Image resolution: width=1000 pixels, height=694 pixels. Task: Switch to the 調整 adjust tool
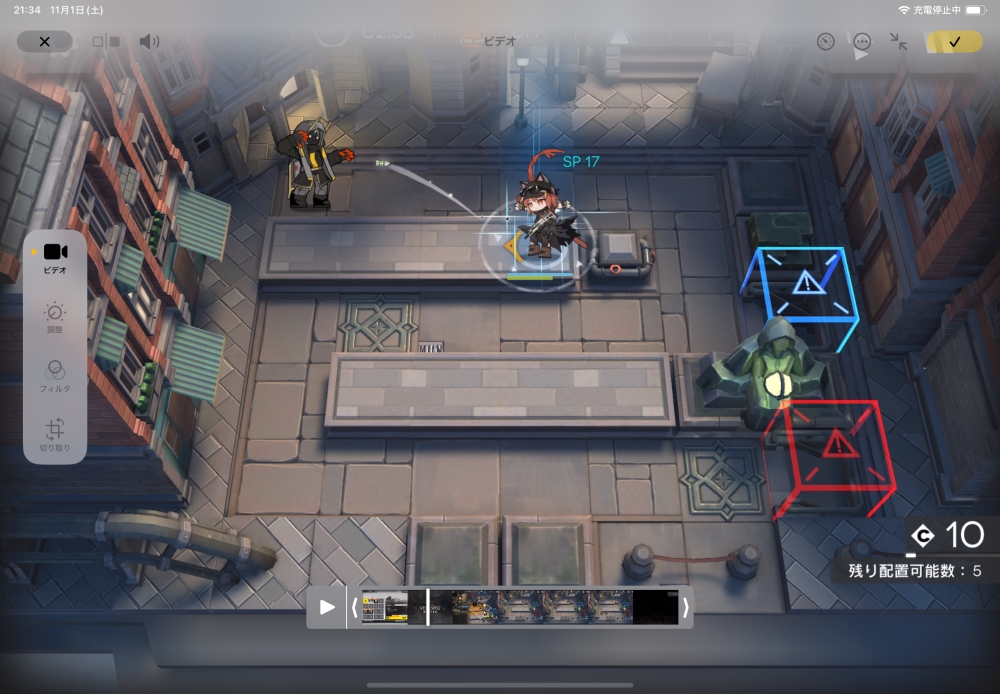(55, 317)
